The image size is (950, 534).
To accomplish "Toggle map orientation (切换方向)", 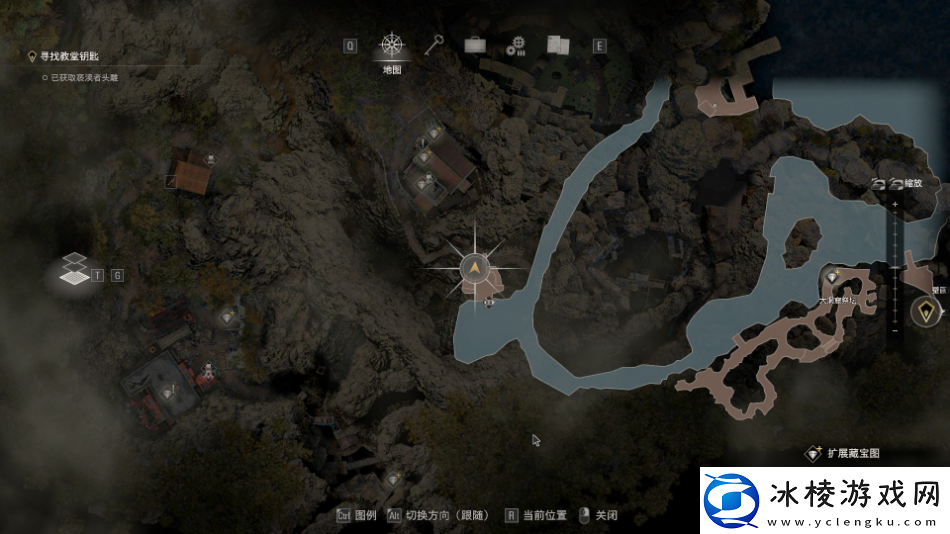I will pos(437,516).
